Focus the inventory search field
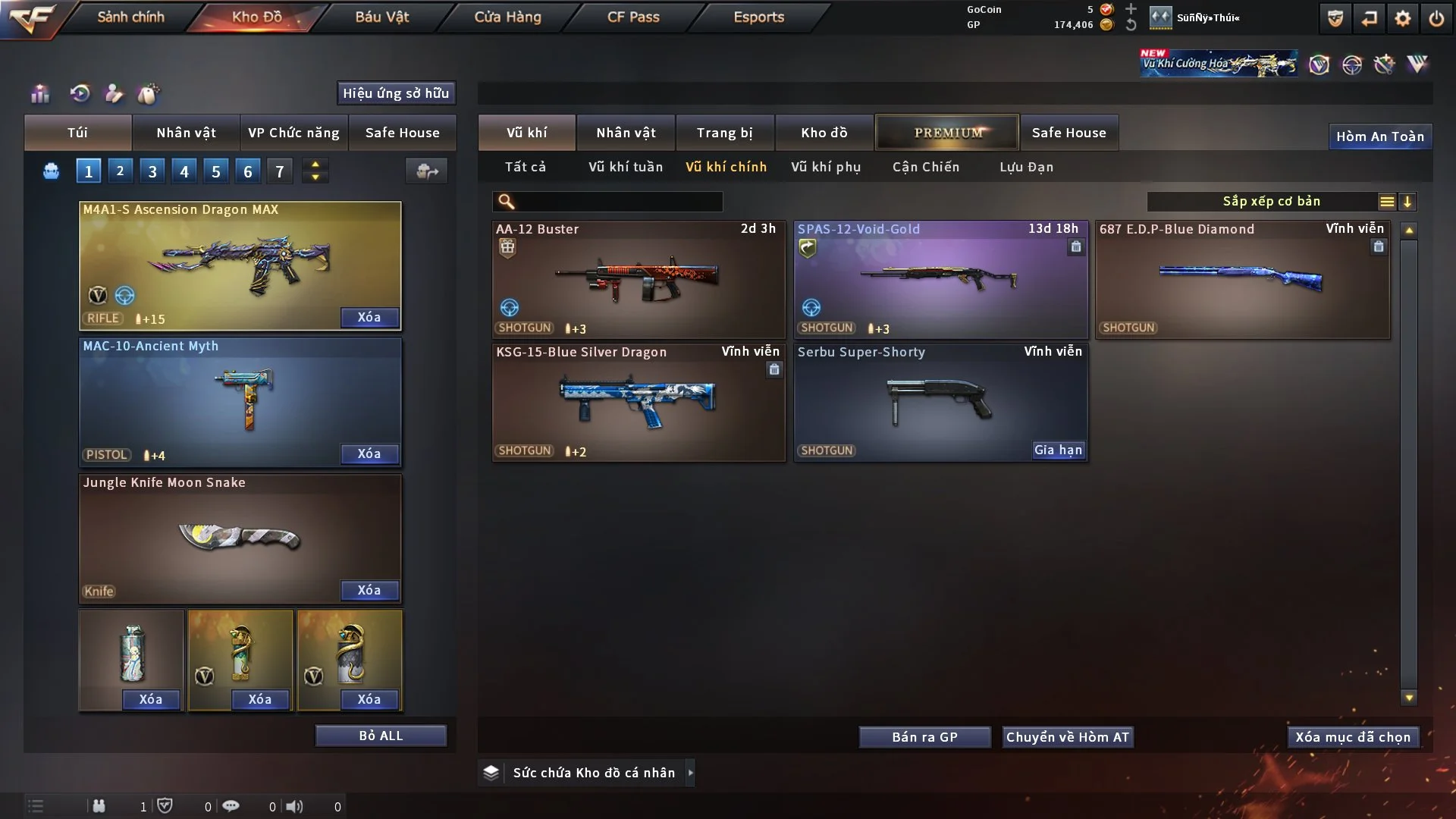 point(618,202)
